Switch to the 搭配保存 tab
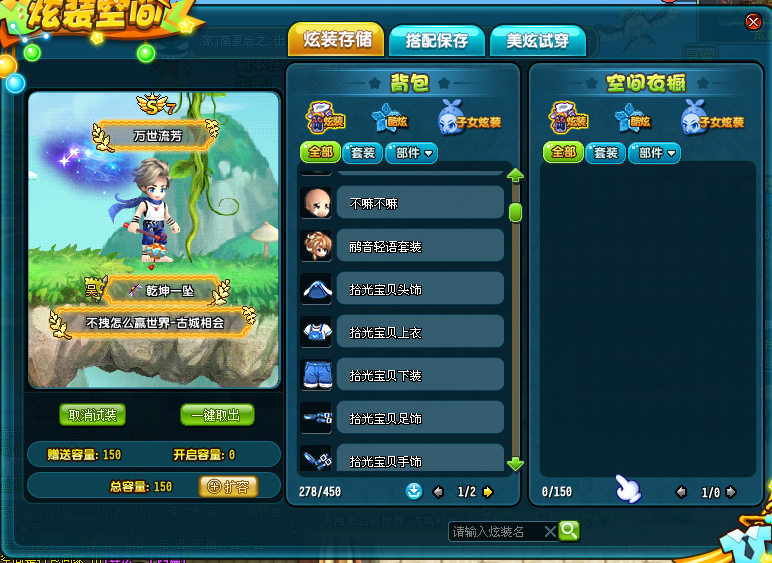 (436, 41)
